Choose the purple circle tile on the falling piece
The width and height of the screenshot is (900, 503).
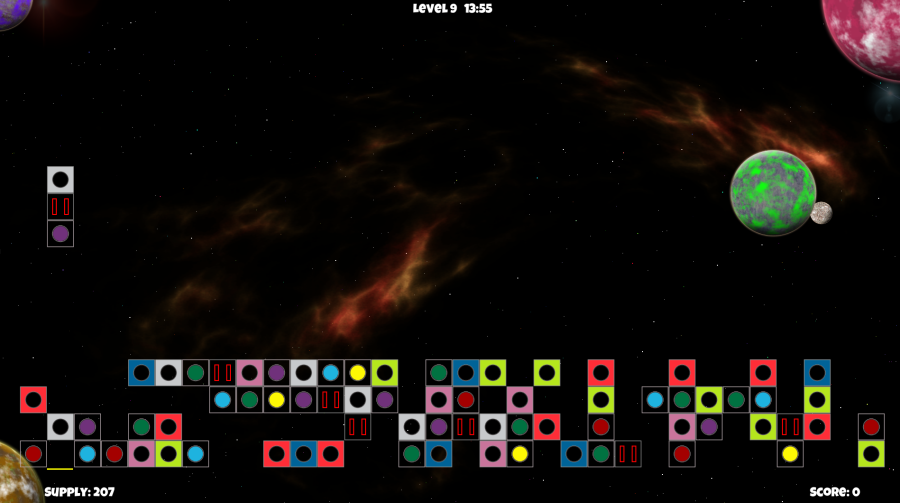(x=60, y=234)
